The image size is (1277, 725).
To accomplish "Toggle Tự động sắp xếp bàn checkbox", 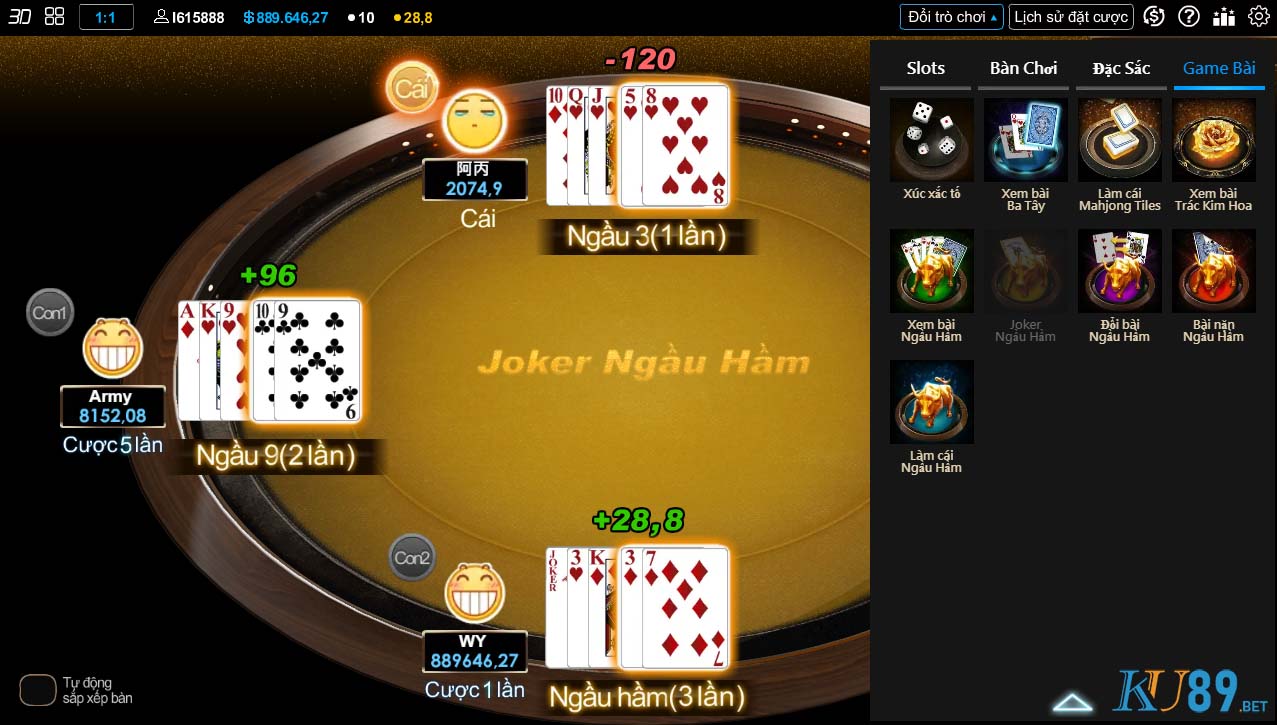I will (38, 690).
